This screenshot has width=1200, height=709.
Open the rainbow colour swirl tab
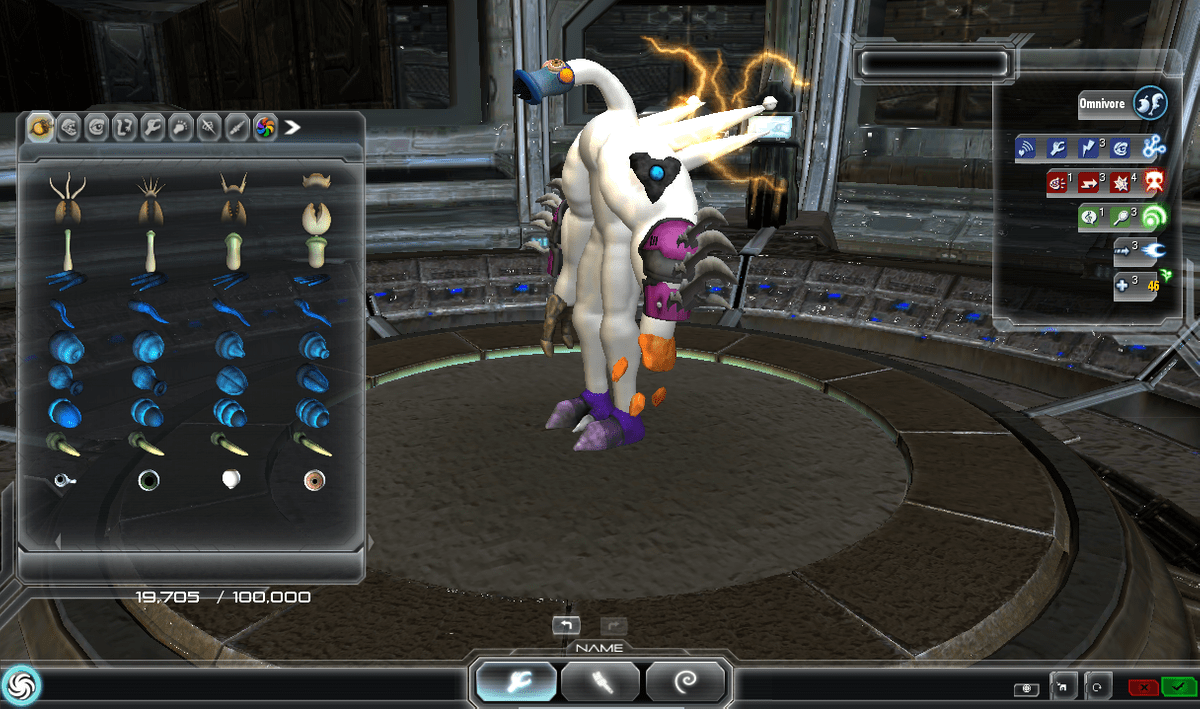click(x=265, y=127)
